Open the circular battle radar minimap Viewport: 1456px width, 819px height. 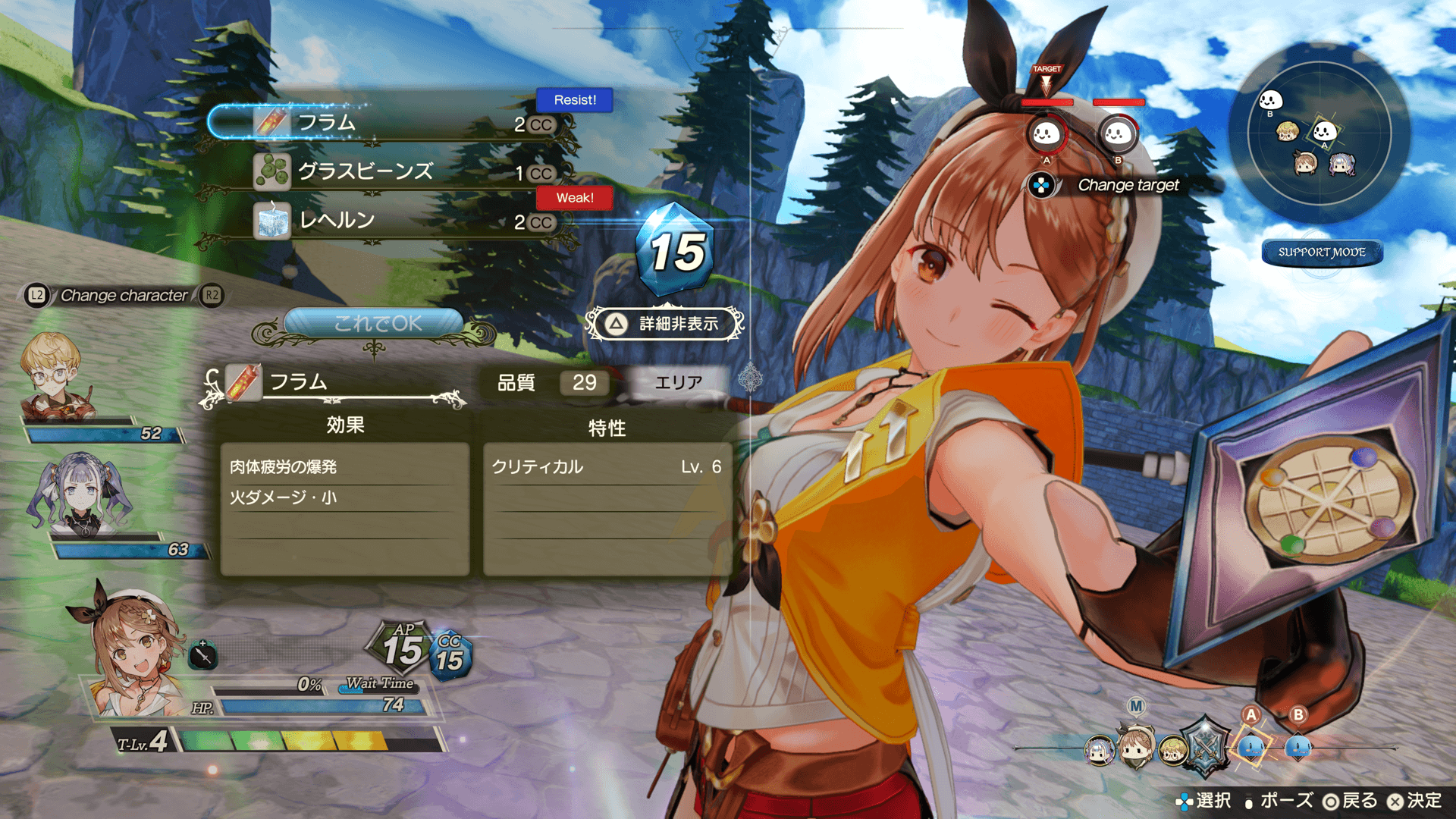coord(1319,133)
